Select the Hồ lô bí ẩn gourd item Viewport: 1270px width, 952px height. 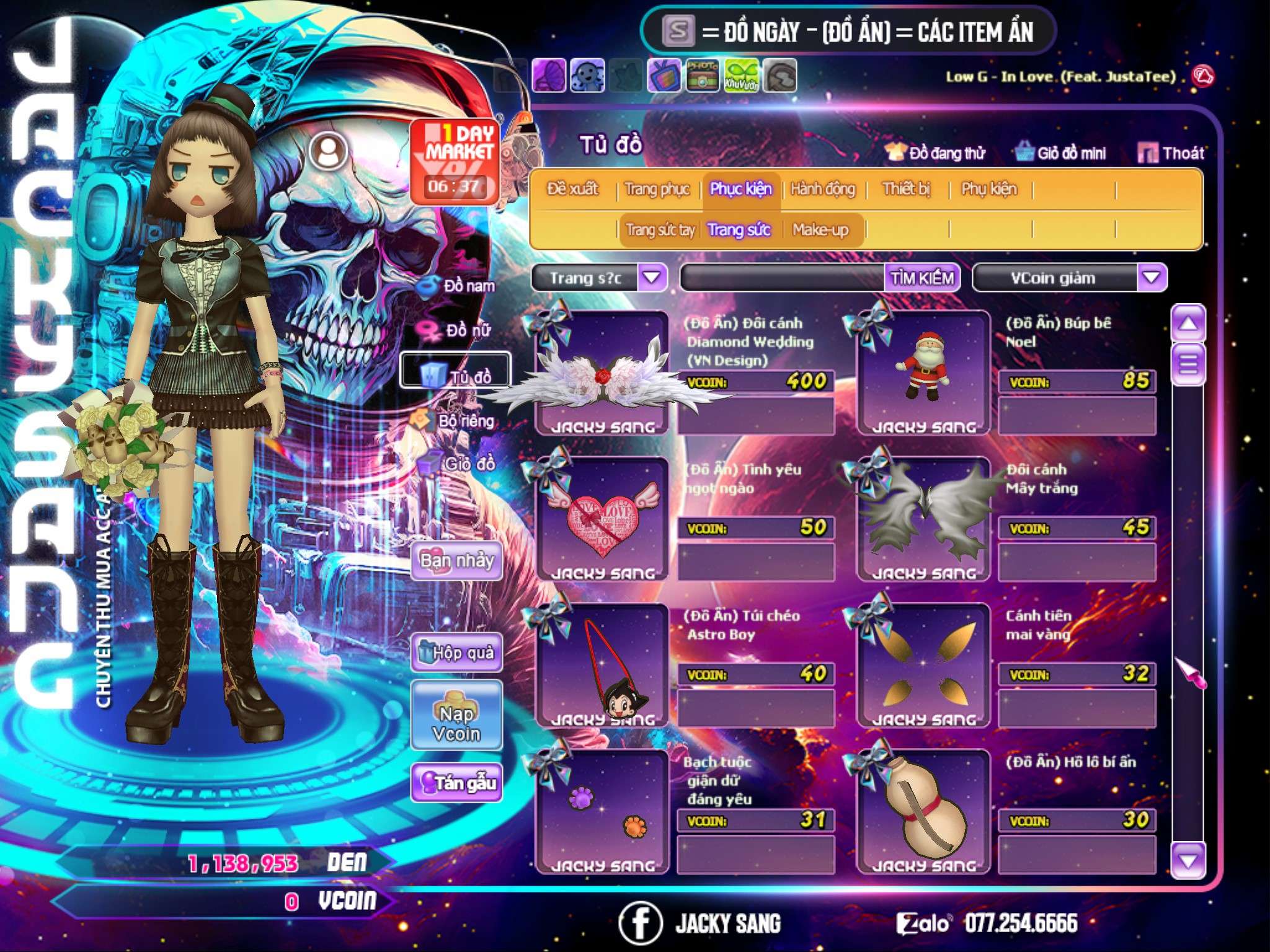[x=923, y=812]
